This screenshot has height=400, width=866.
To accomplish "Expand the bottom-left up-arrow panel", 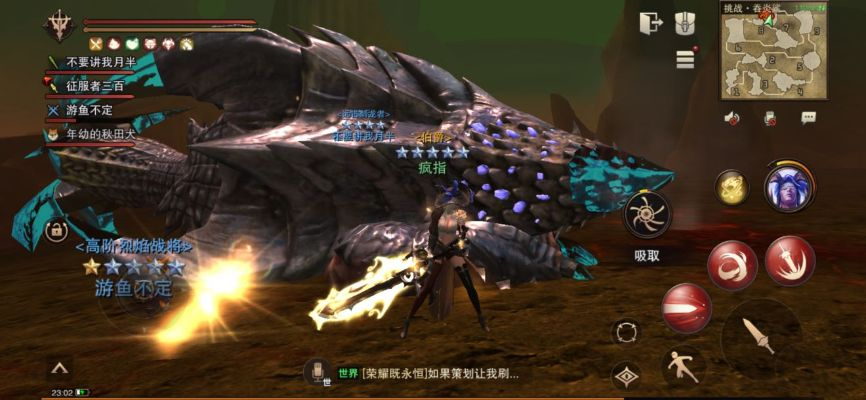I will tap(59, 368).
